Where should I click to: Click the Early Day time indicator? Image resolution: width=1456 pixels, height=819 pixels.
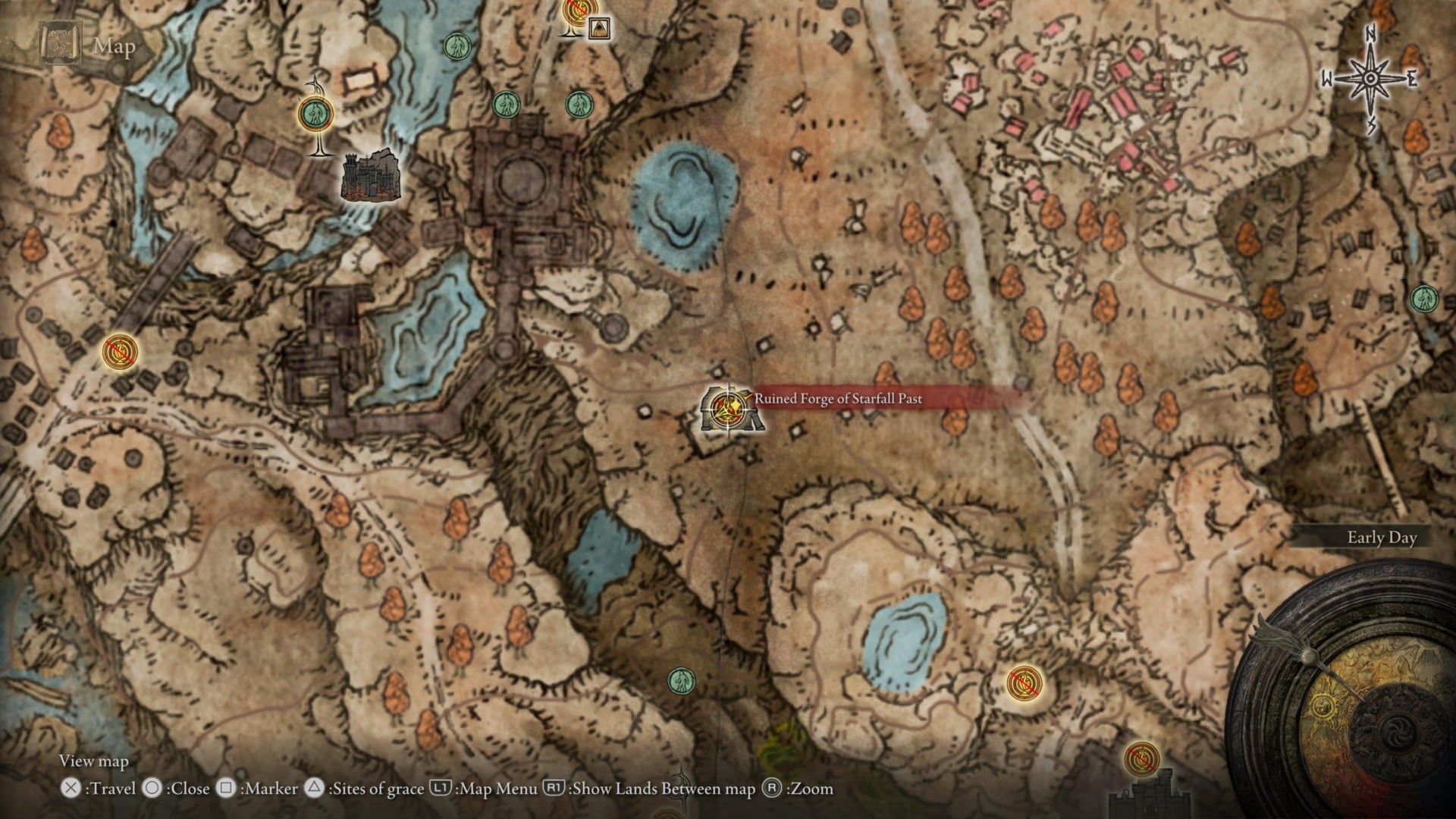pyautogui.click(x=1382, y=537)
